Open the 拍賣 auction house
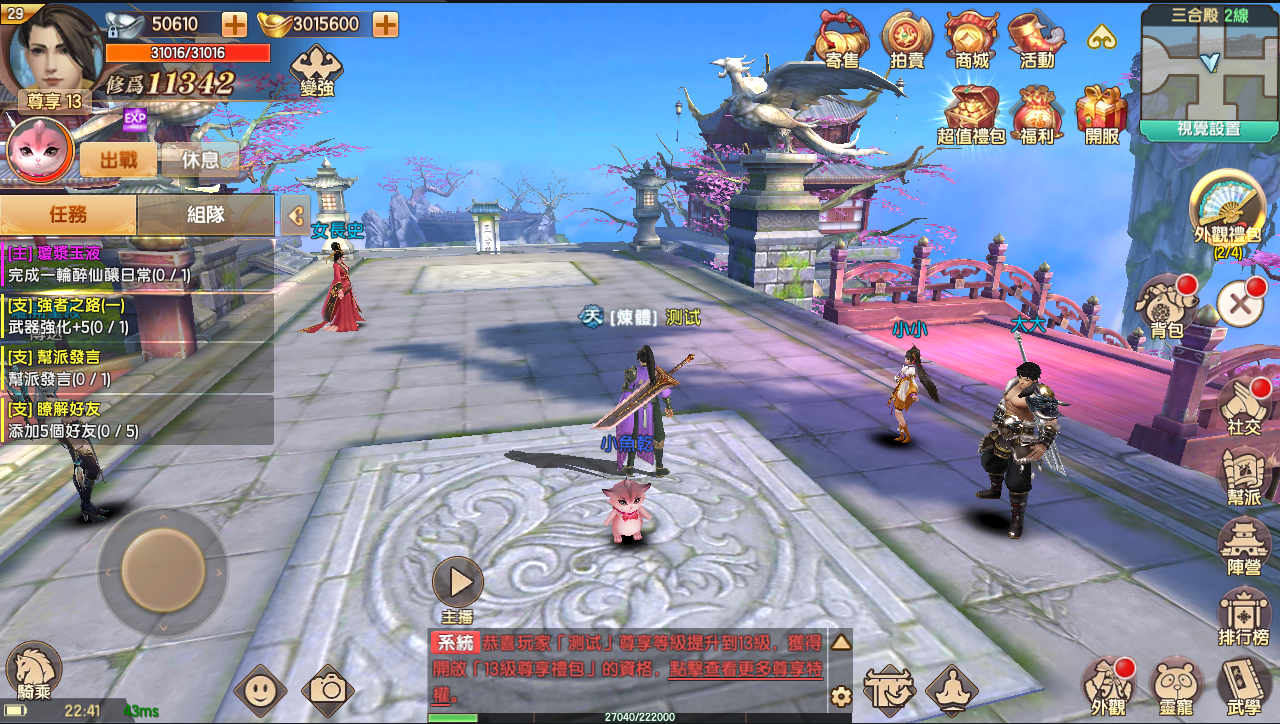This screenshot has width=1280, height=724. (x=907, y=40)
